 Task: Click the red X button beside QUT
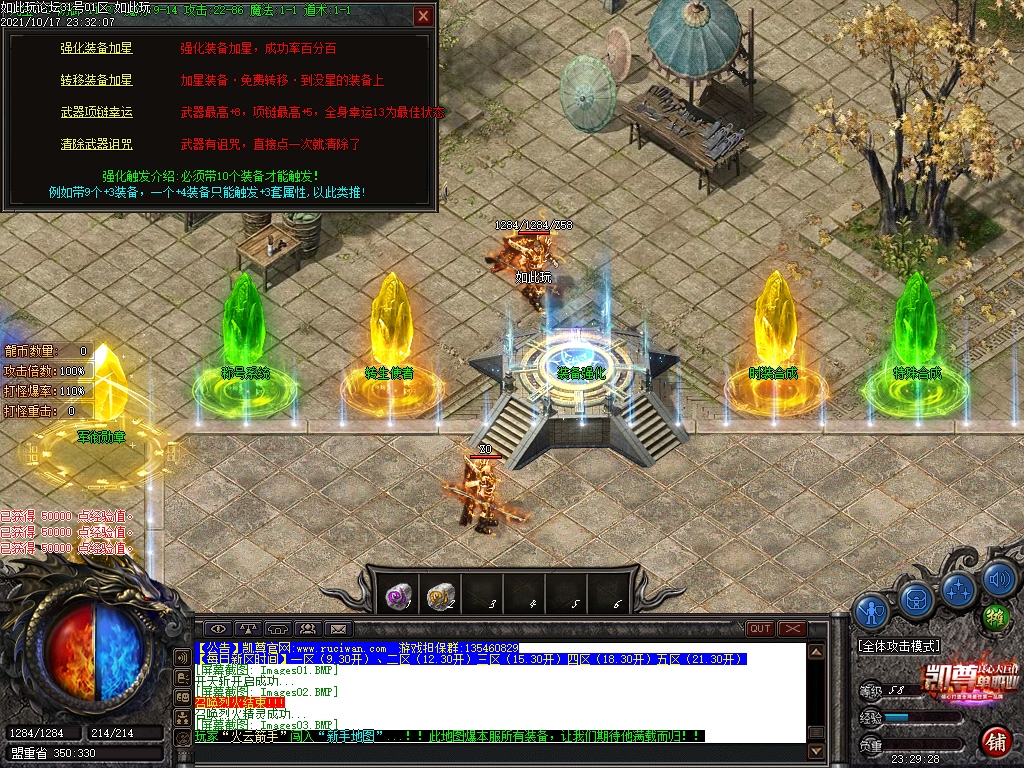coord(791,628)
